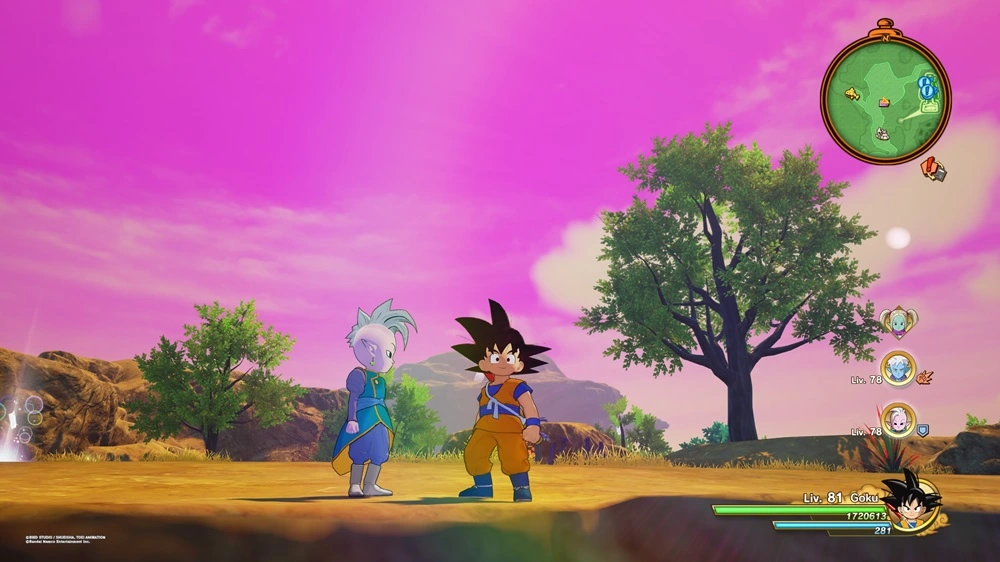The height and width of the screenshot is (562, 1000).
Task: Select the orange house marker on the minimap
Action: click(884, 102)
